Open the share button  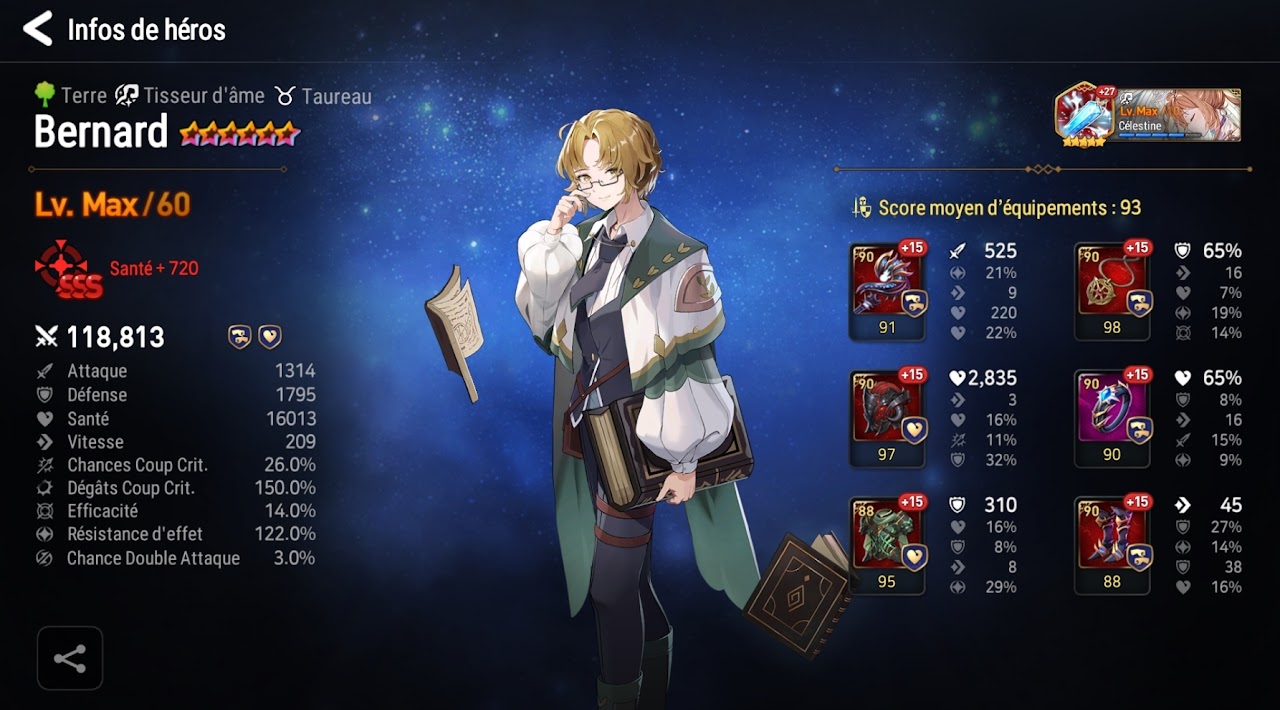70,658
